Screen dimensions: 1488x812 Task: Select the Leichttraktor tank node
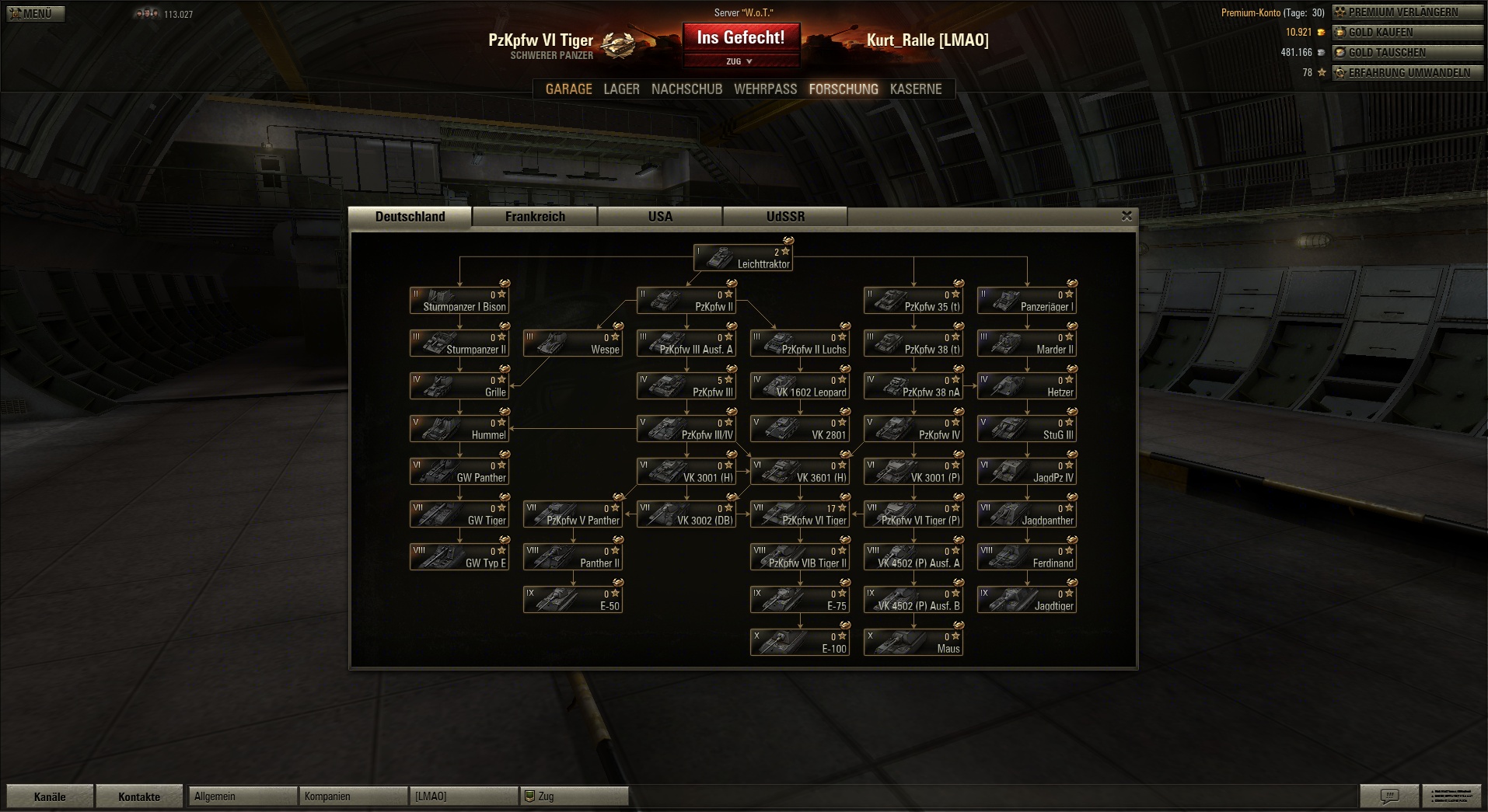tap(743, 258)
